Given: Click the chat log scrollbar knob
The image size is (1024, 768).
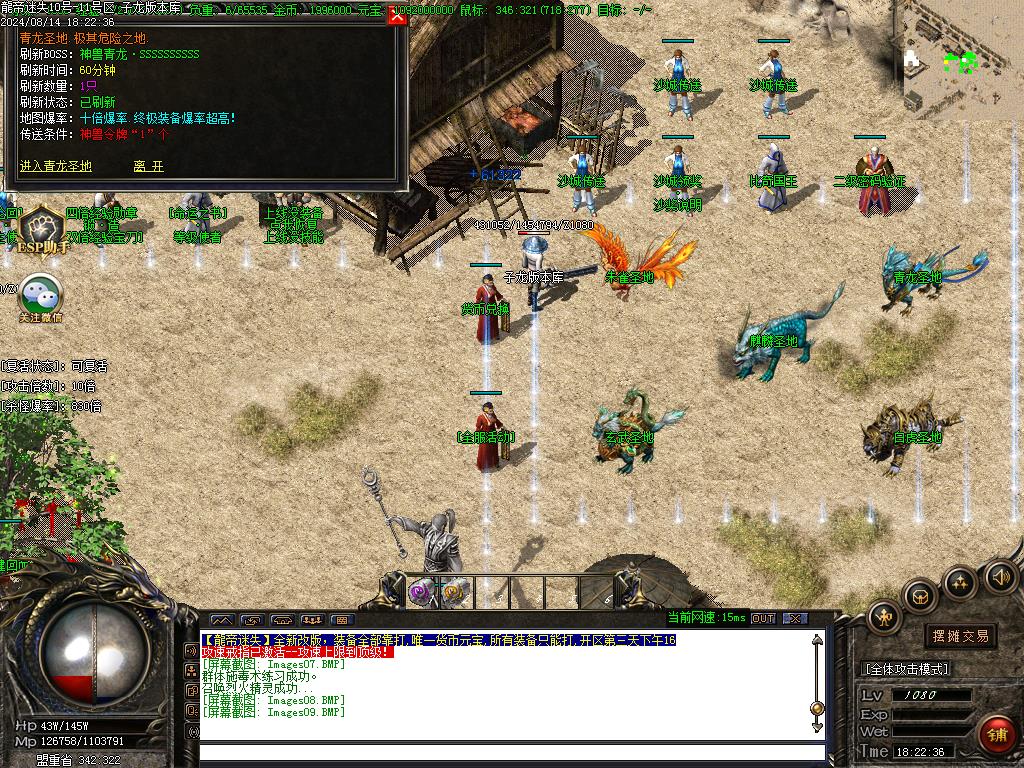Looking at the screenshot, I should coord(817,708).
